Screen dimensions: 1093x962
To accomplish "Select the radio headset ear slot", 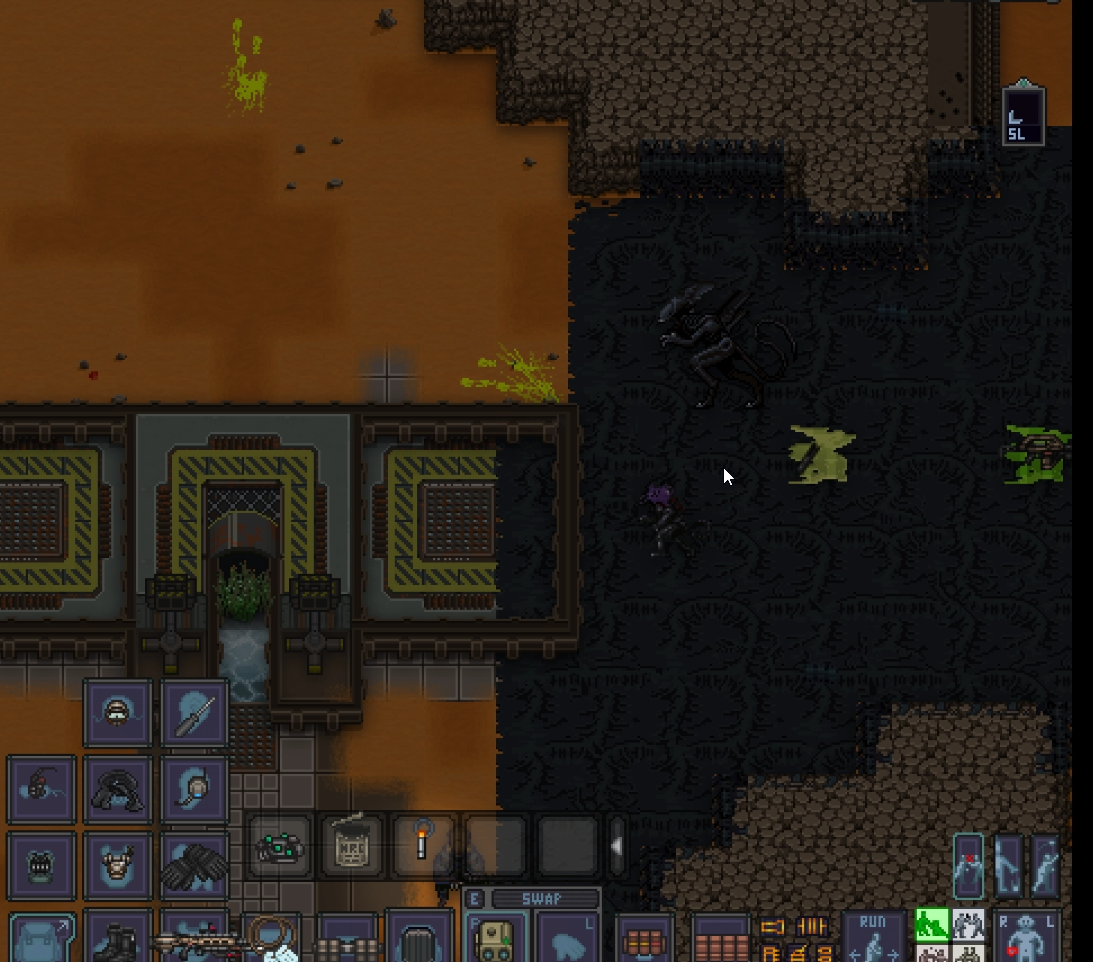I will 194,790.
